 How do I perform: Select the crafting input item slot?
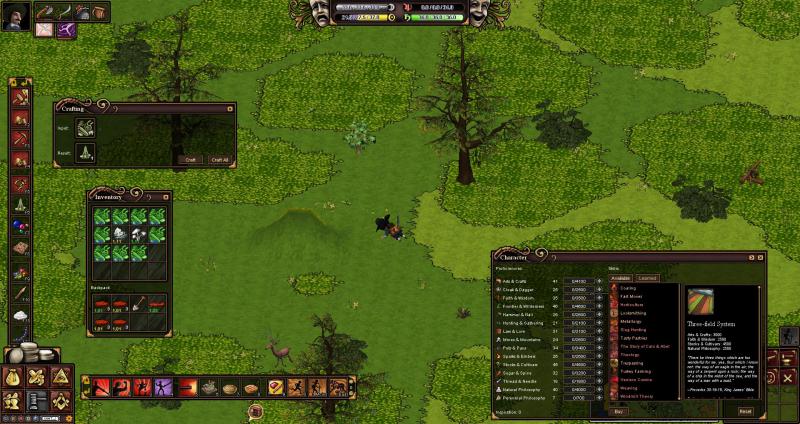tap(86, 128)
